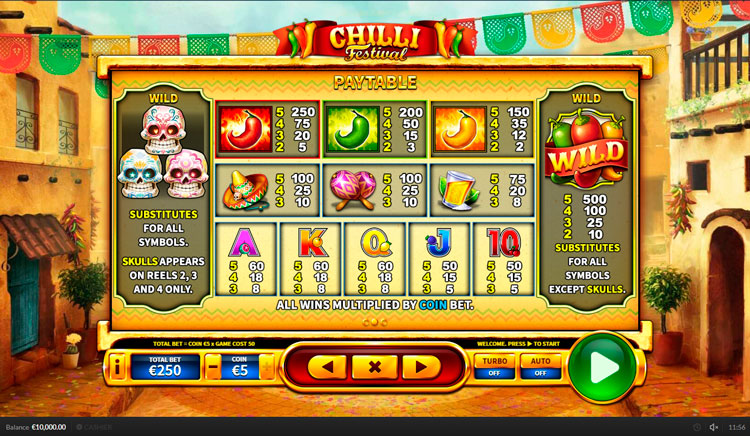Go to the next paytable page
The width and height of the screenshot is (750, 436).
click(421, 367)
